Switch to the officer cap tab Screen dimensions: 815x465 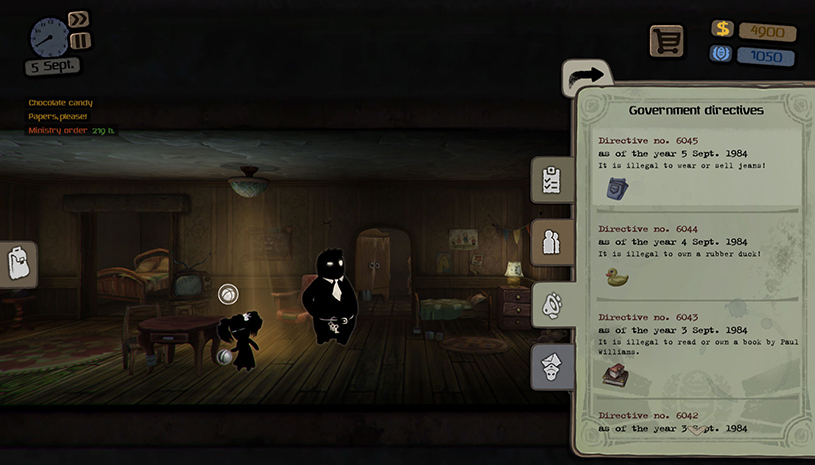551,366
